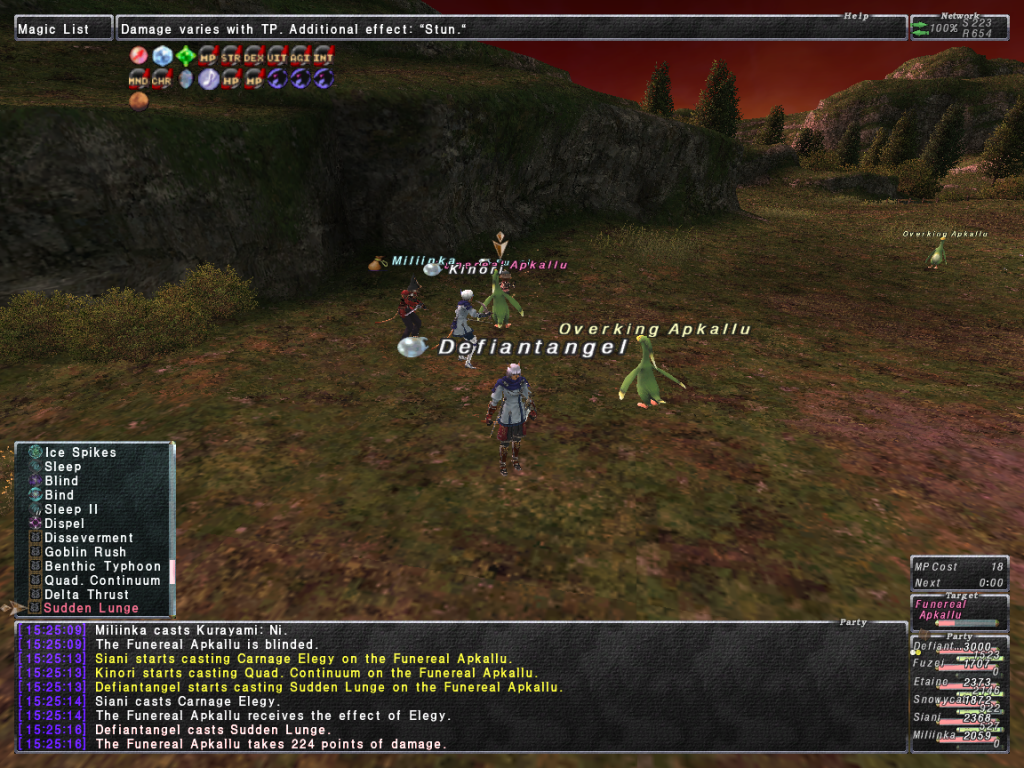Pick Ice Spikes at the top of the list
Image resolution: width=1024 pixels, height=768 pixels.
[80, 453]
